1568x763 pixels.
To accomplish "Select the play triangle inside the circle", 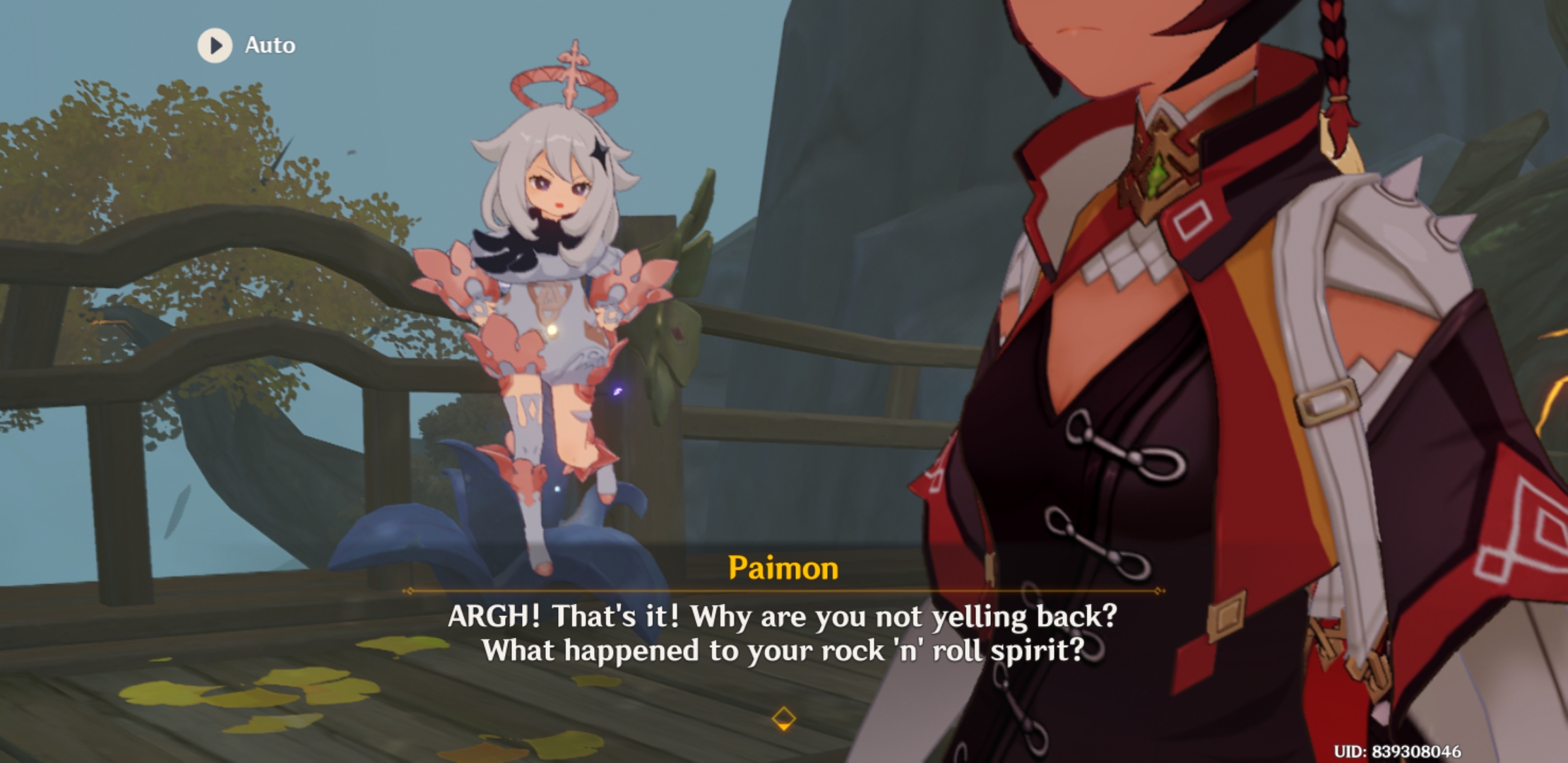I will (216, 47).
